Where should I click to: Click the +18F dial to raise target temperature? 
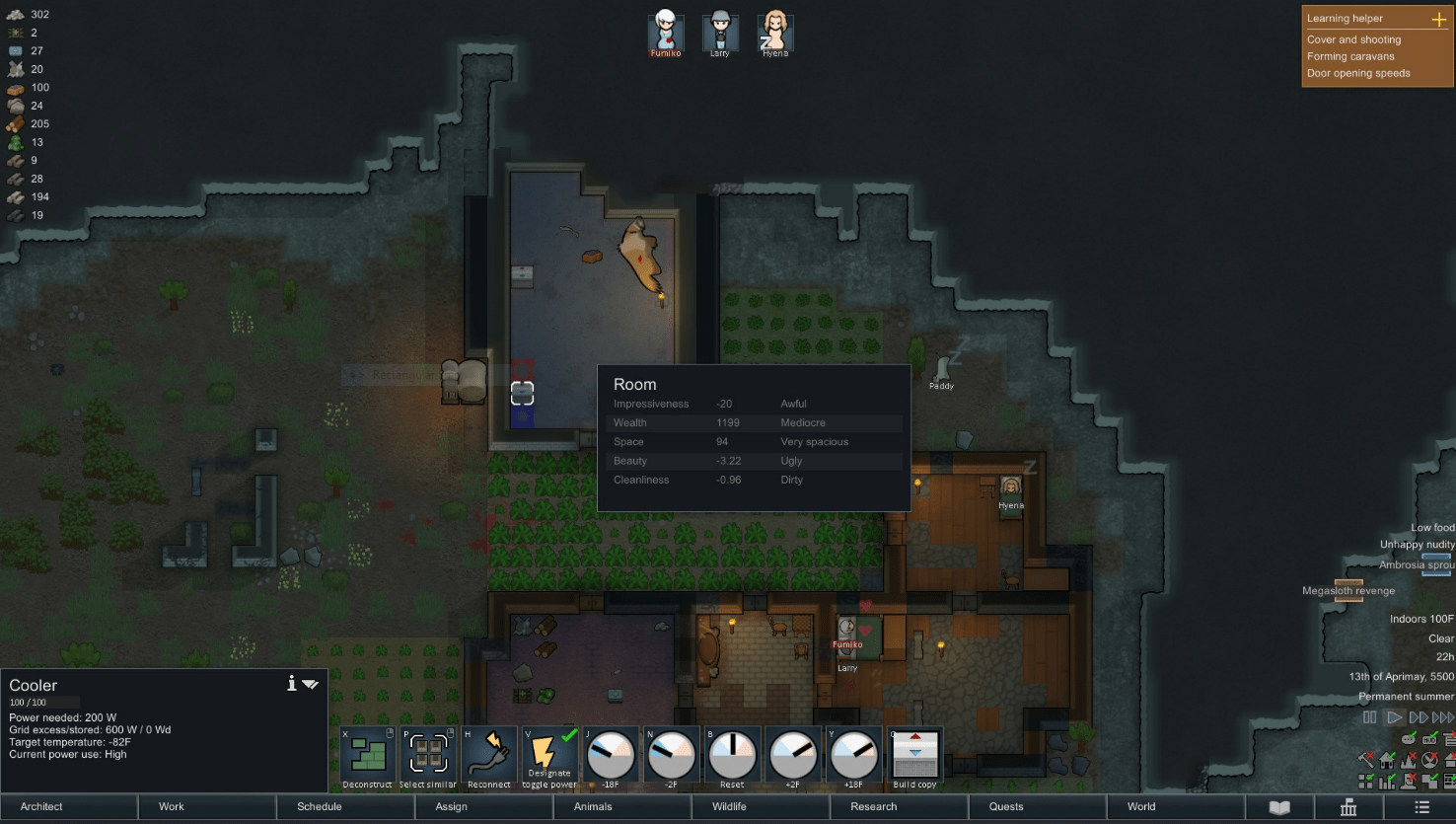[x=854, y=753]
